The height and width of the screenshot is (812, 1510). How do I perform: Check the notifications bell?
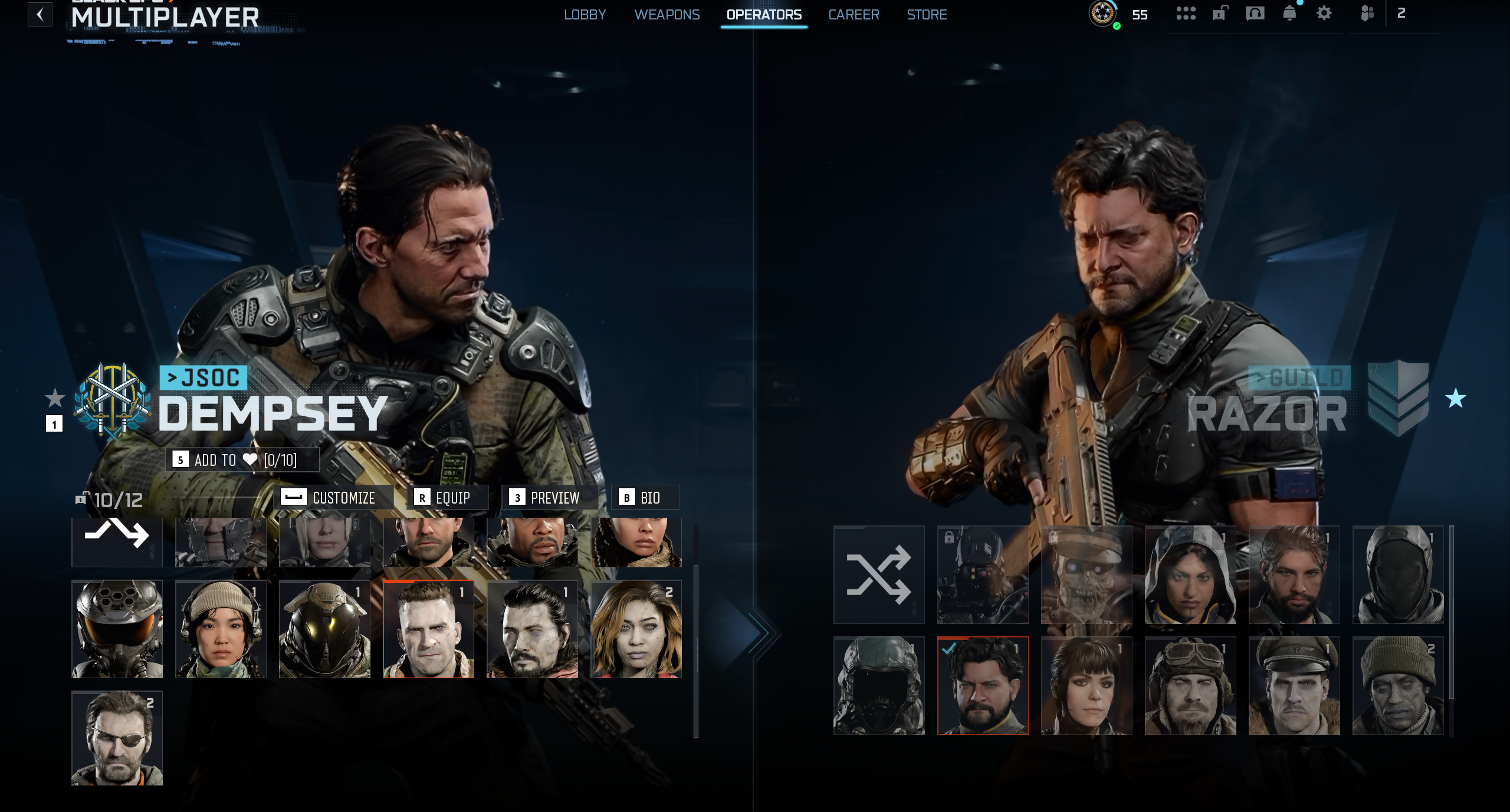(1289, 14)
